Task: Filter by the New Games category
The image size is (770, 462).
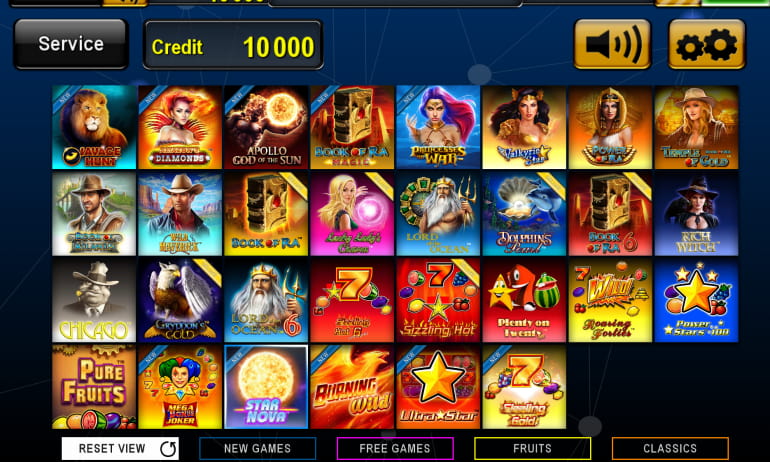Action: (x=257, y=449)
